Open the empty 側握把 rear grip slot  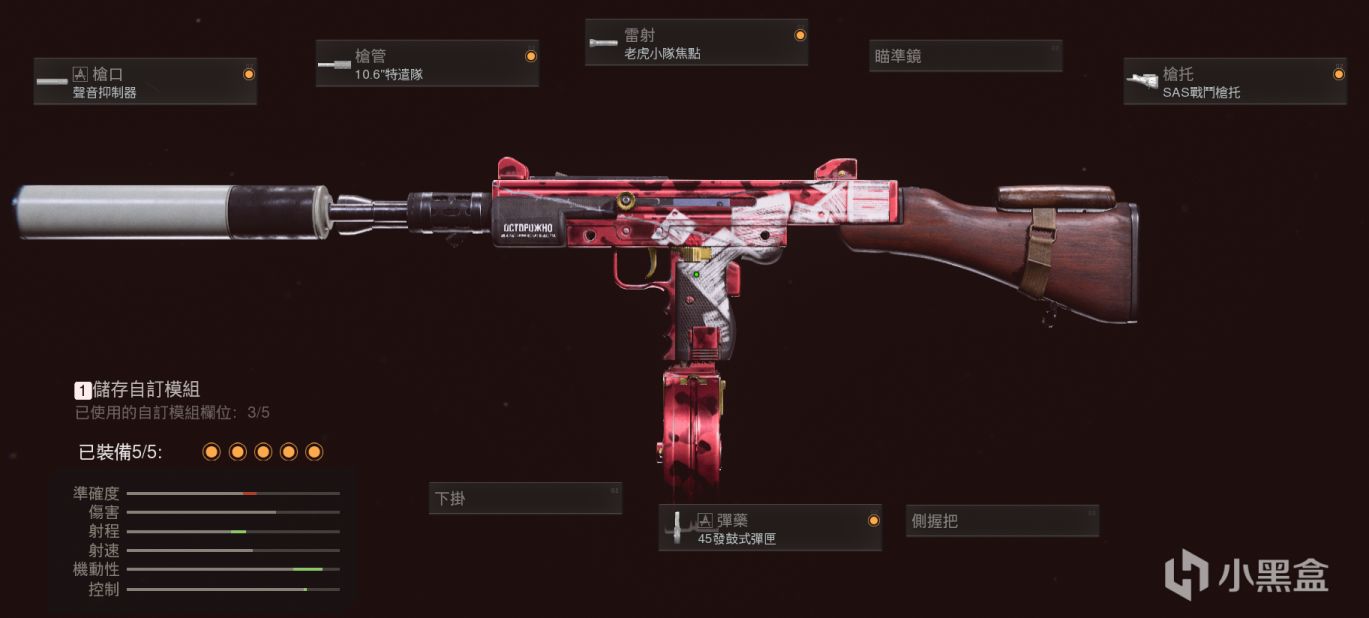[1003, 520]
